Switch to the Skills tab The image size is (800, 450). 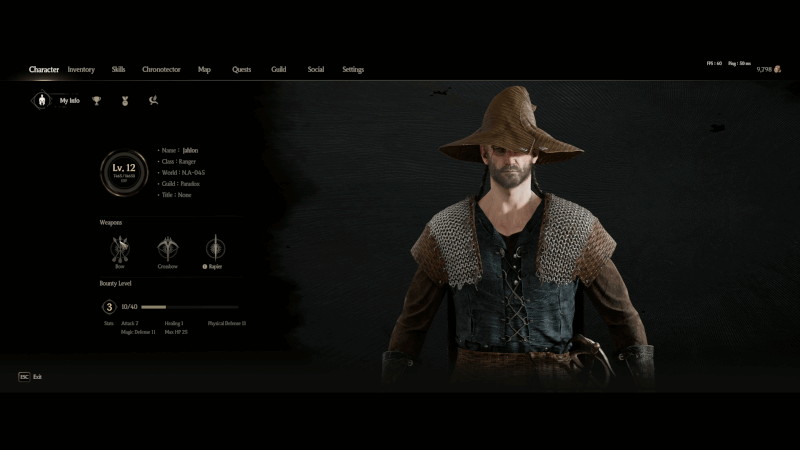118,70
